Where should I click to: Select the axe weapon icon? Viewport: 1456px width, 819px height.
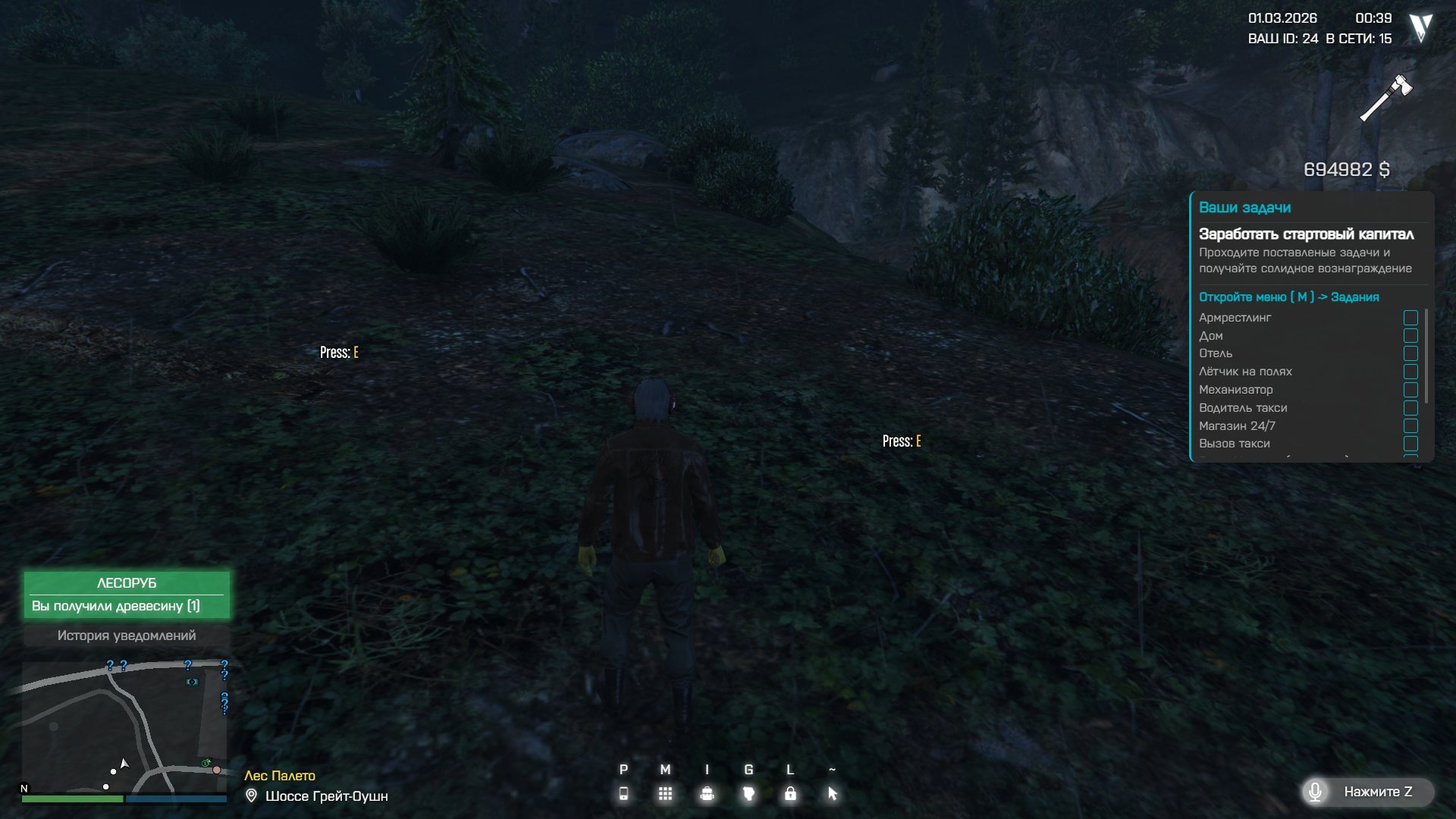coord(1385,98)
